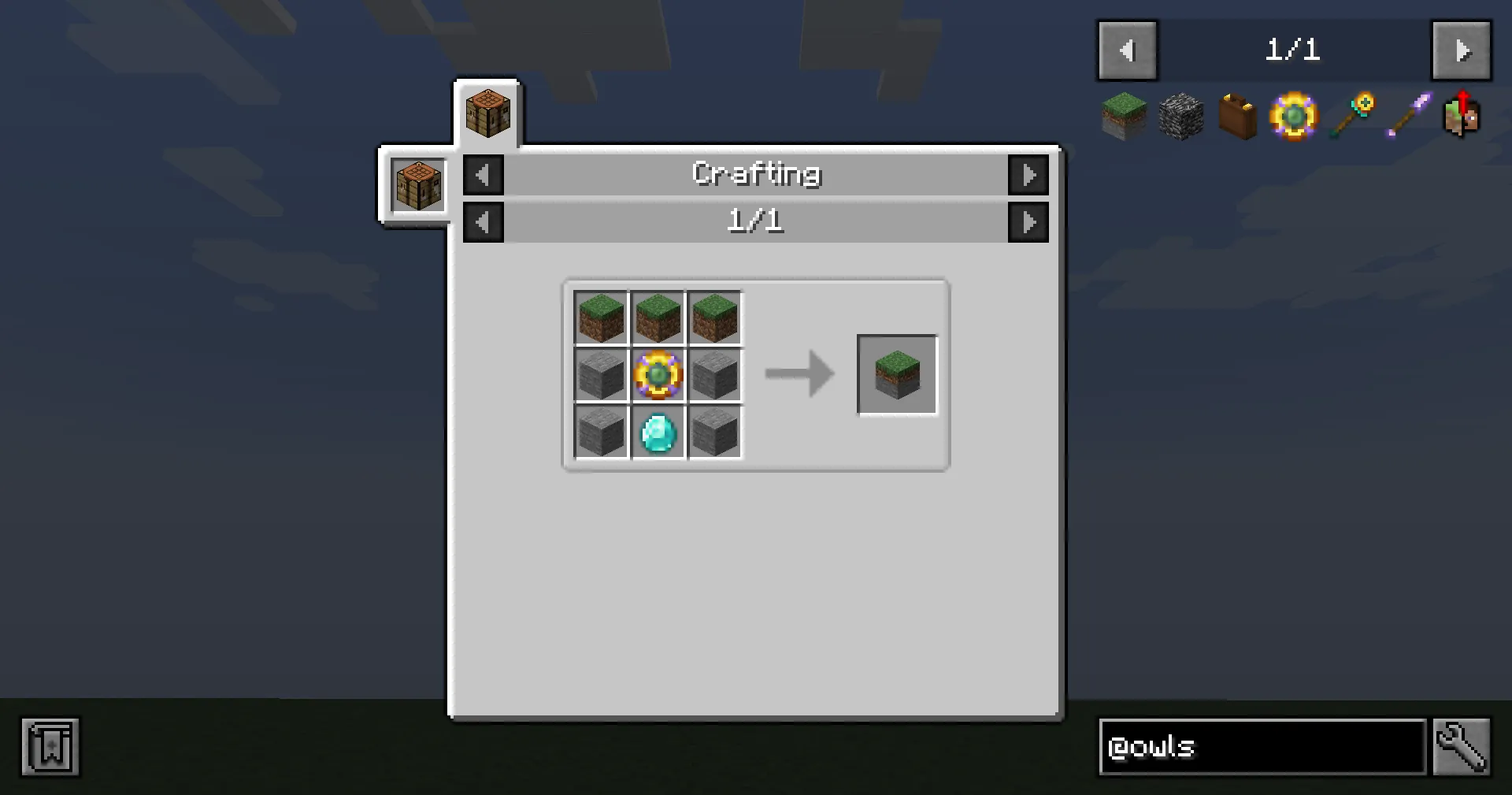Select the diamond in the crafting grid

(x=658, y=431)
